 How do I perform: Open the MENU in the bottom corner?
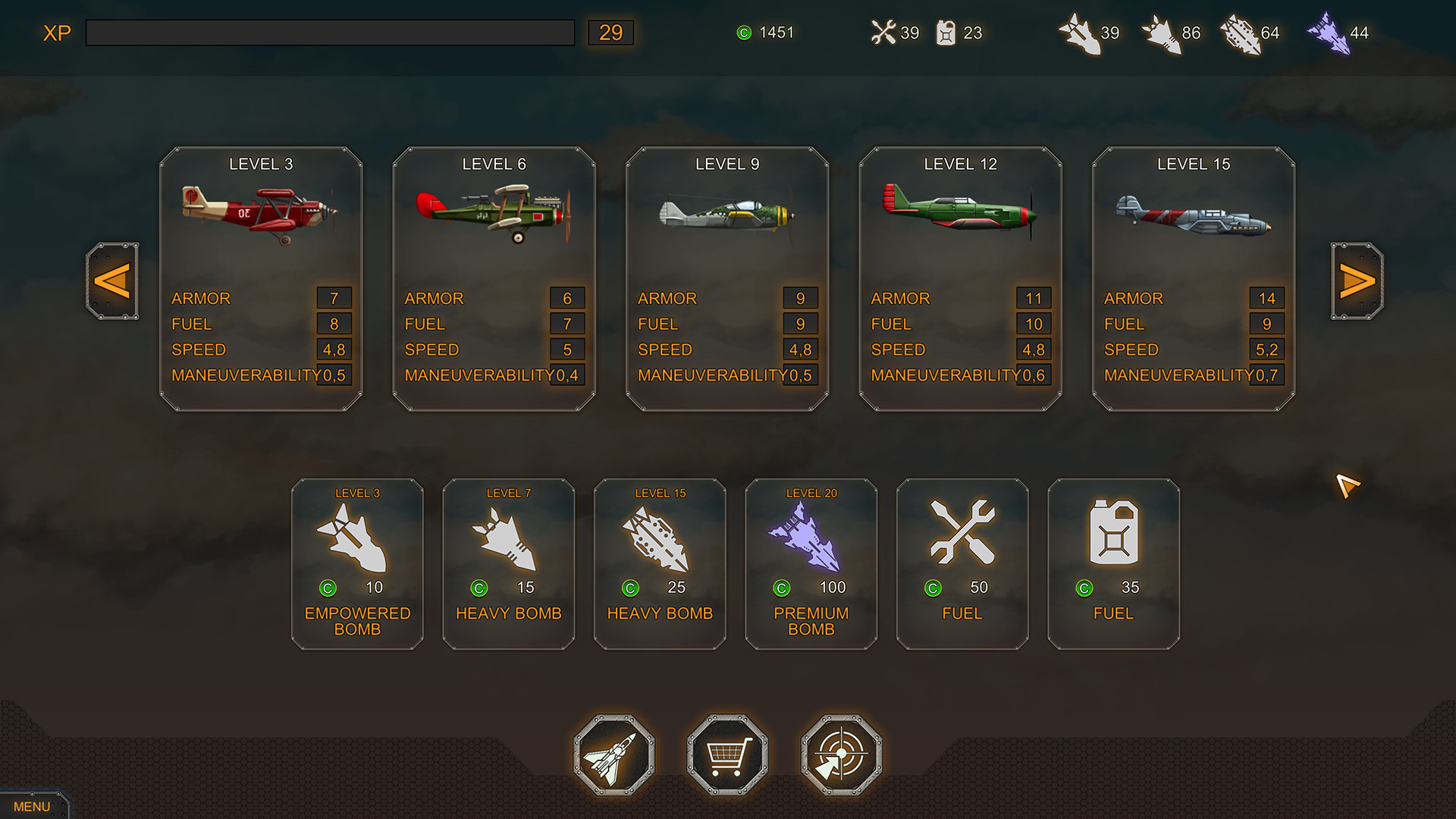pos(33,806)
